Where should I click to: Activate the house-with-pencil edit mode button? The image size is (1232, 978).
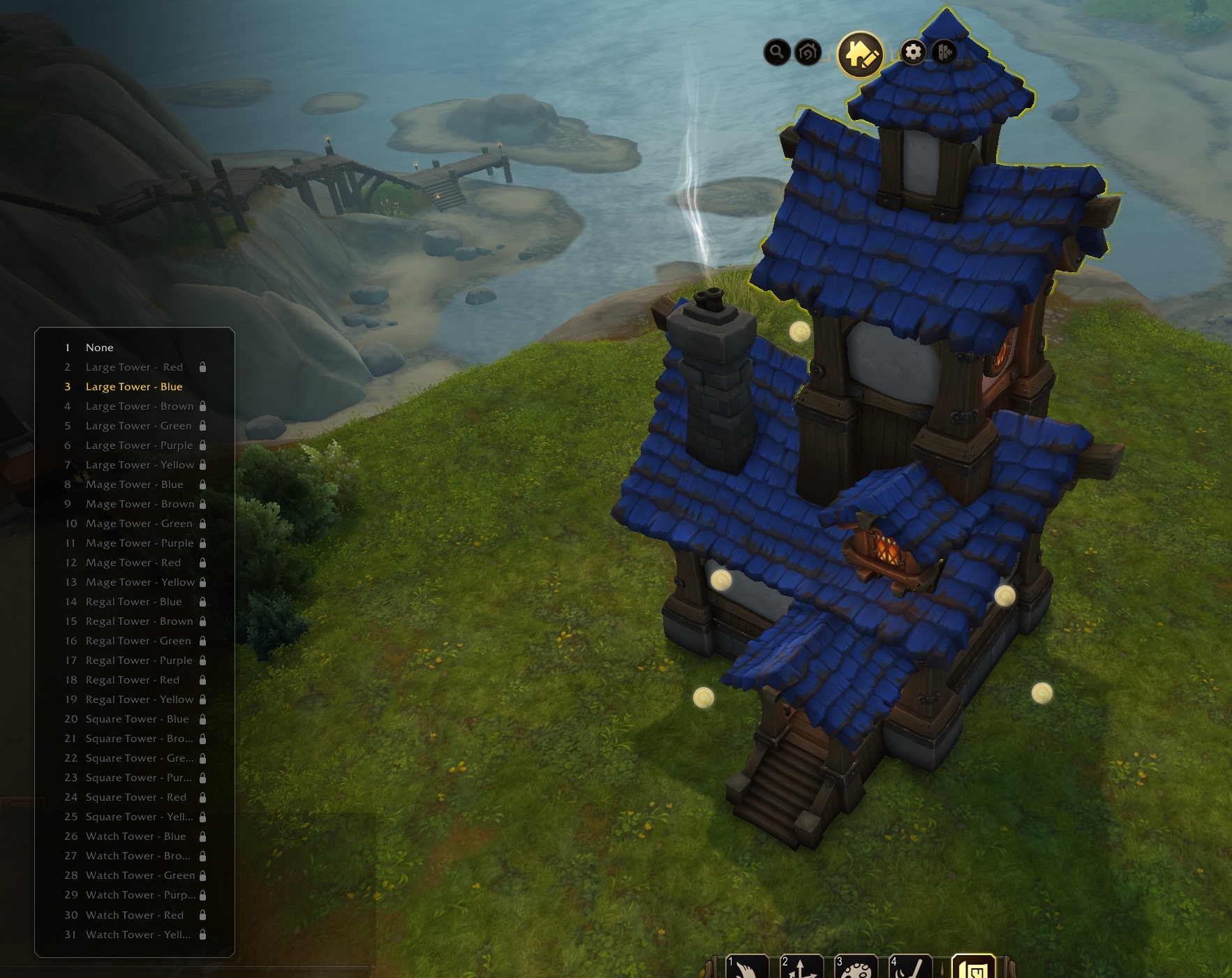click(860, 54)
